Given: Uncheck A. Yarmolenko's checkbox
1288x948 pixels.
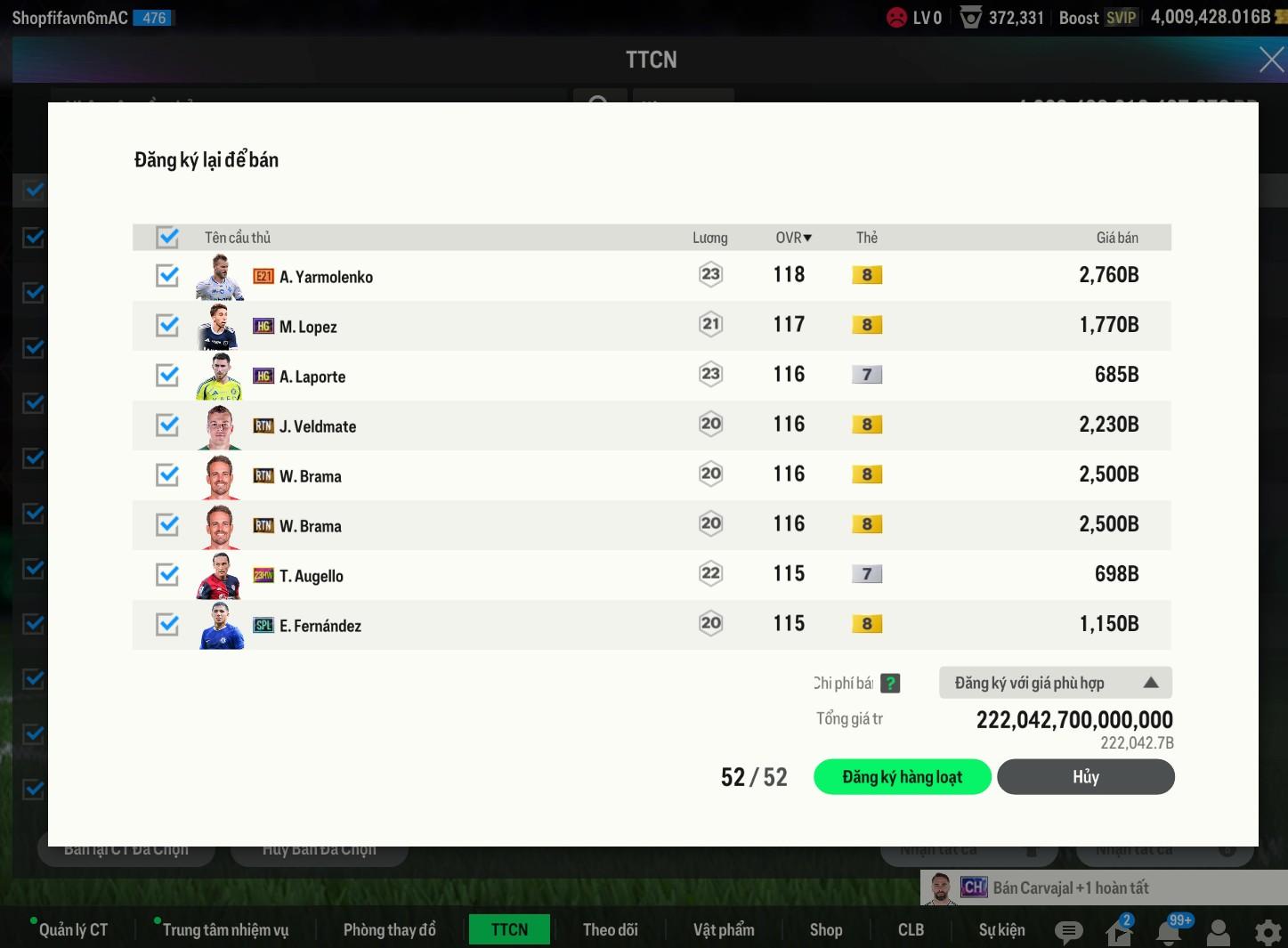Looking at the screenshot, I should point(167,276).
